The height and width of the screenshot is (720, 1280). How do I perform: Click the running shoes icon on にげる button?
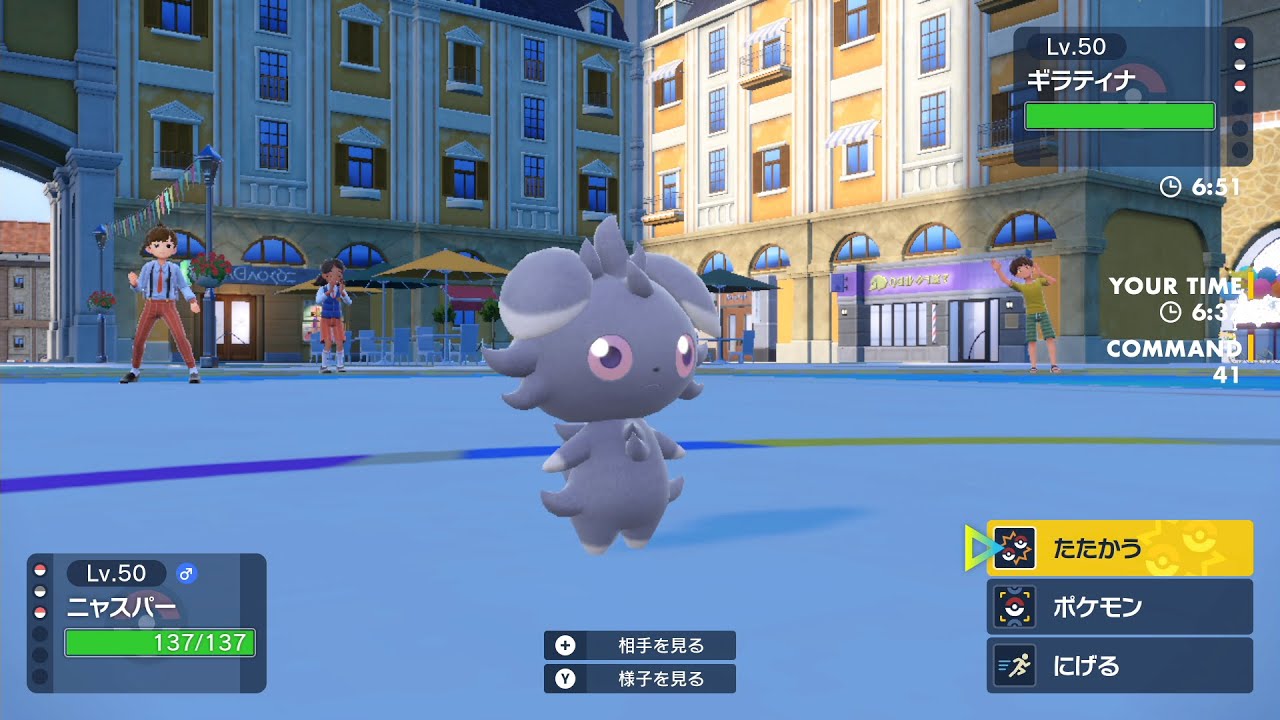(x=1013, y=664)
